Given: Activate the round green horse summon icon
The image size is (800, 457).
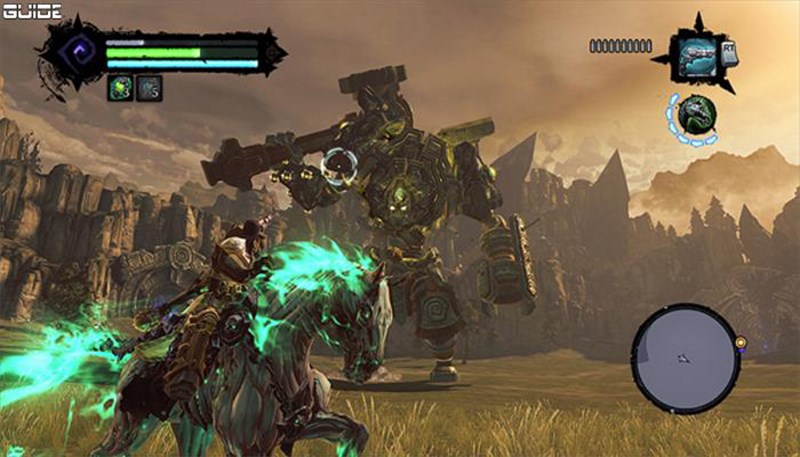Looking at the screenshot, I should [x=694, y=115].
